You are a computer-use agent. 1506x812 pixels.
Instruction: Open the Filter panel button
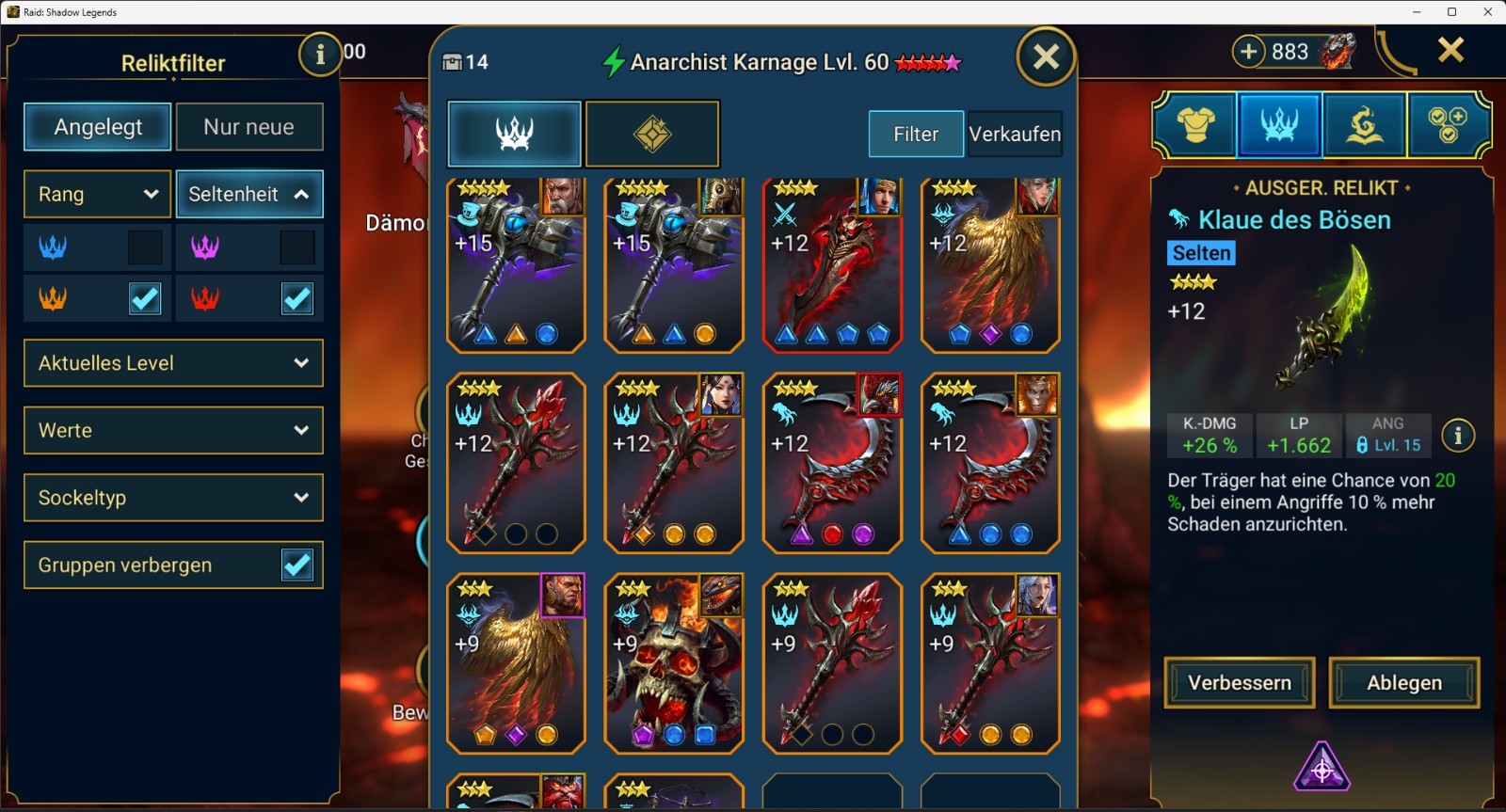click(915, 134)
